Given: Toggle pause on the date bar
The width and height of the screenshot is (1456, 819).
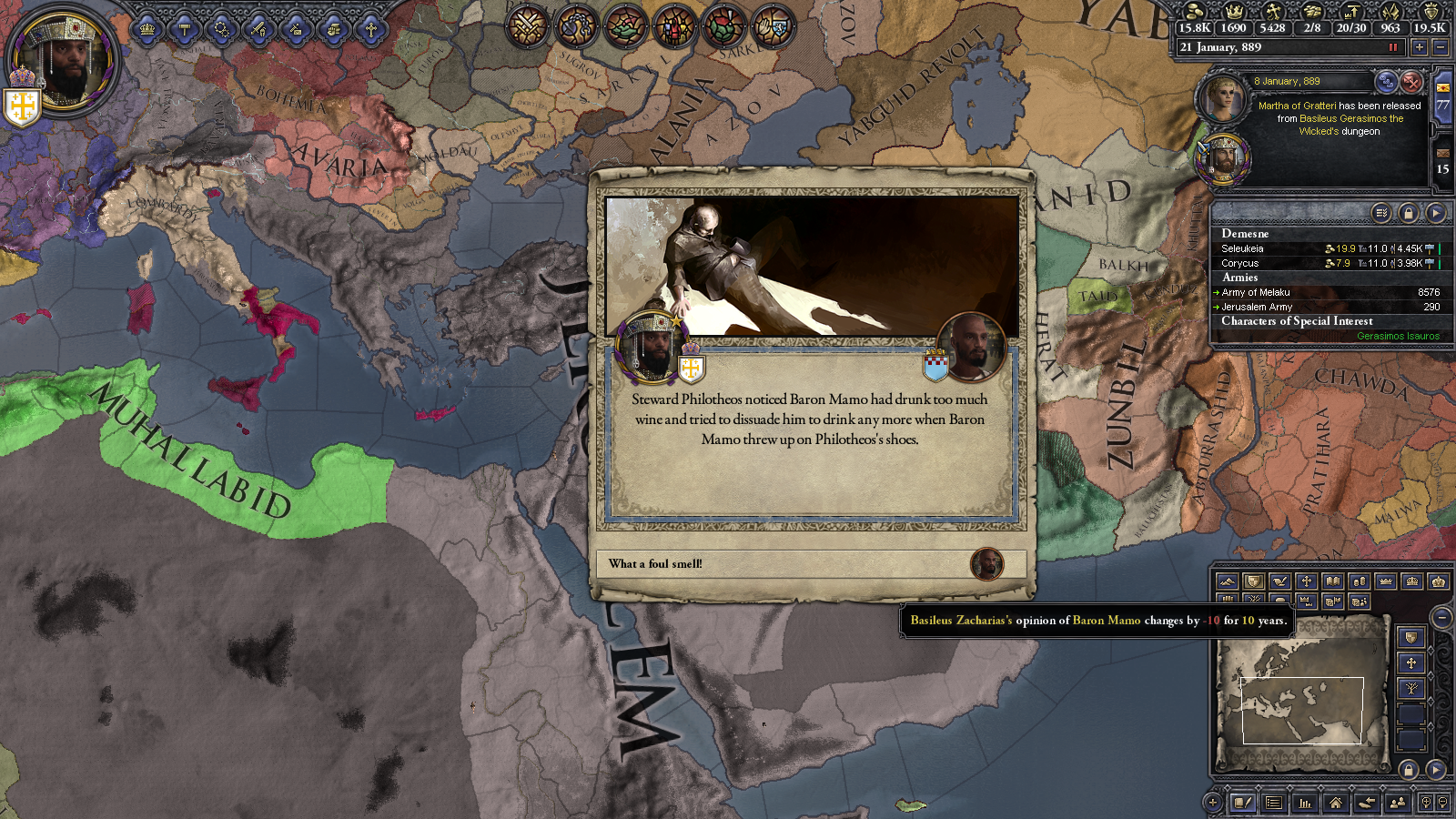Looking at the screenshot, I should (x=1392, y=47).
